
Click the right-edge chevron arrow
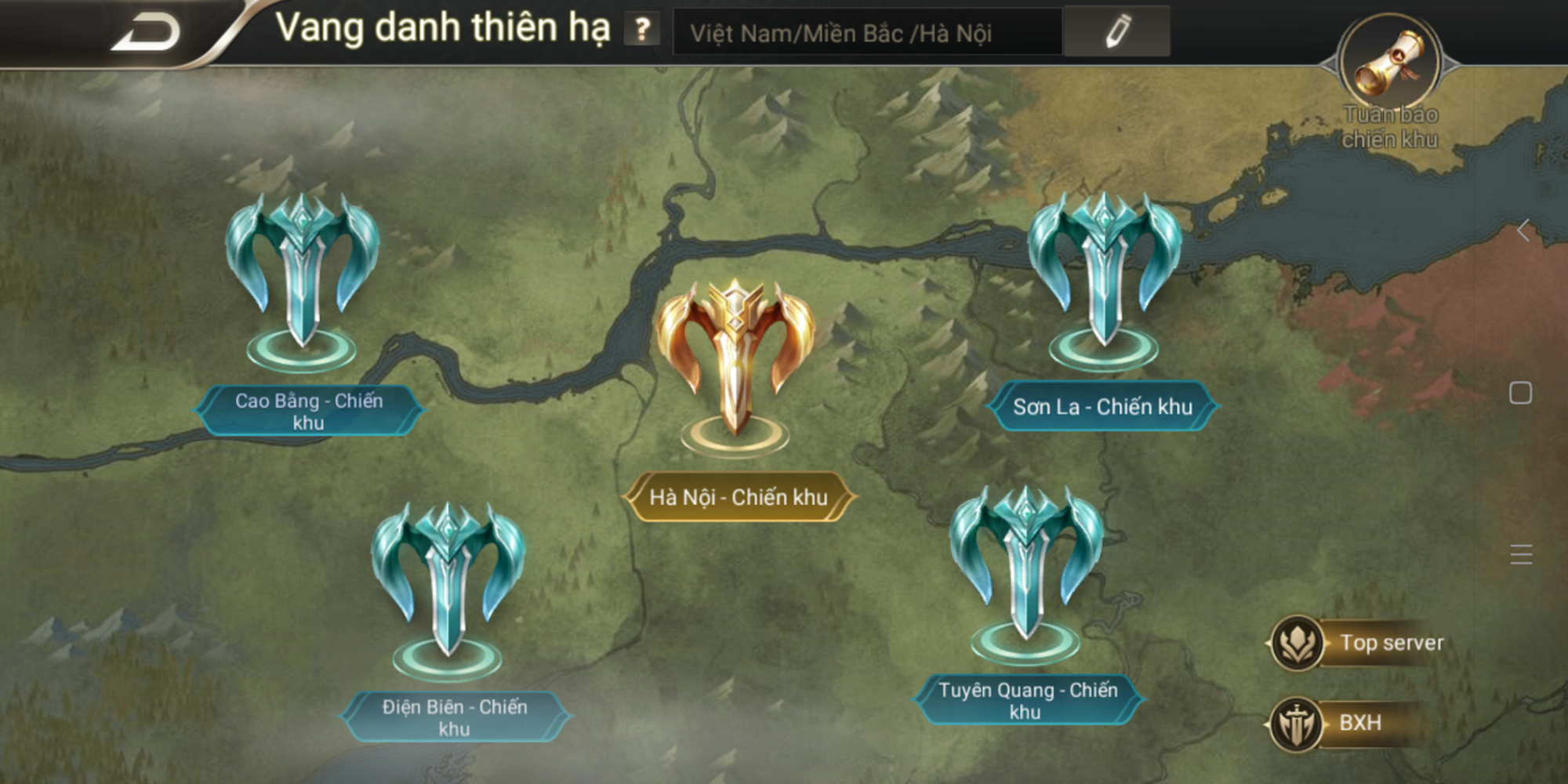point(1522,232)
